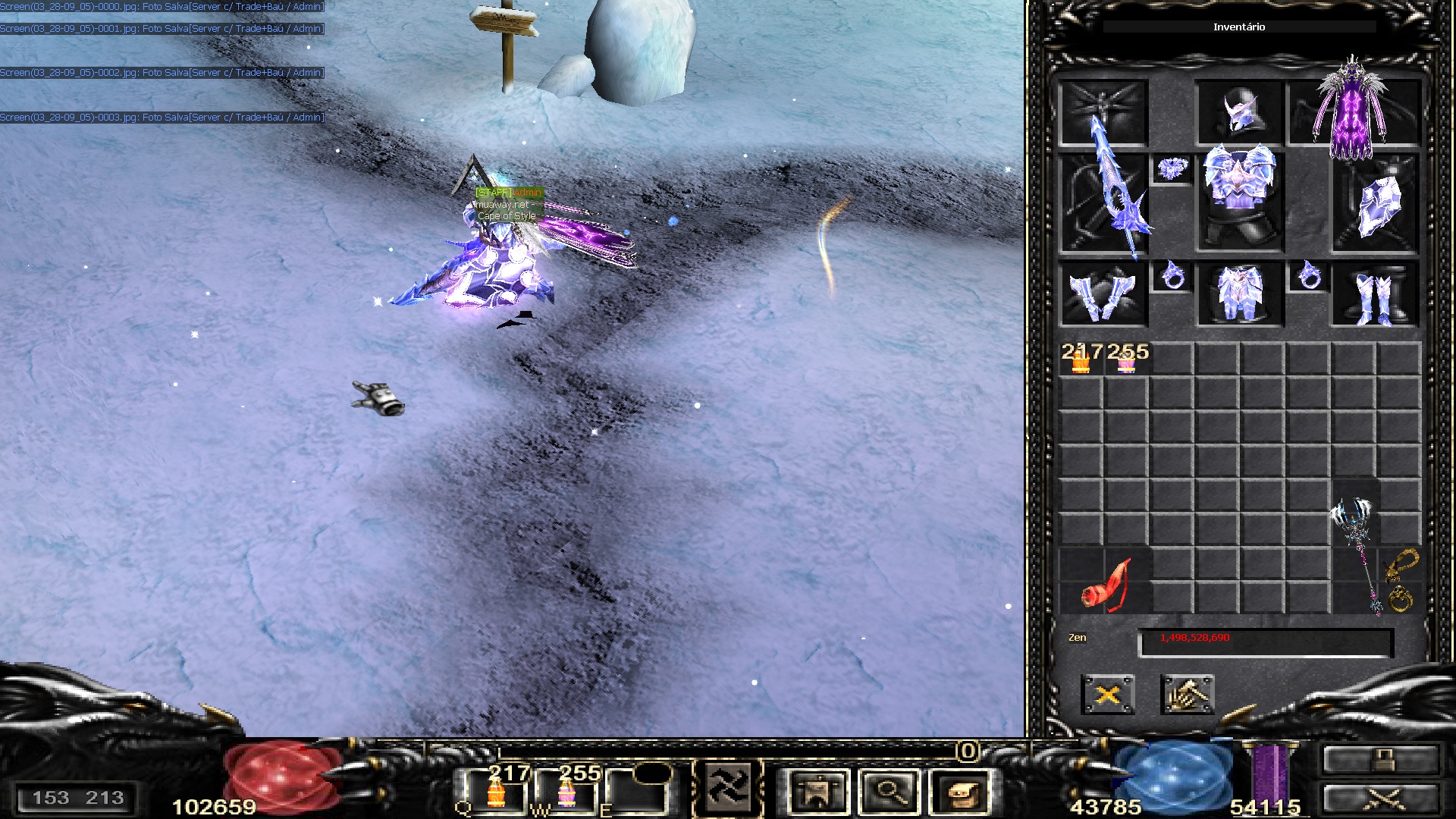The image size is (1456, 819).
Task: Toggle the crossed swords button
Action: 1380,799
